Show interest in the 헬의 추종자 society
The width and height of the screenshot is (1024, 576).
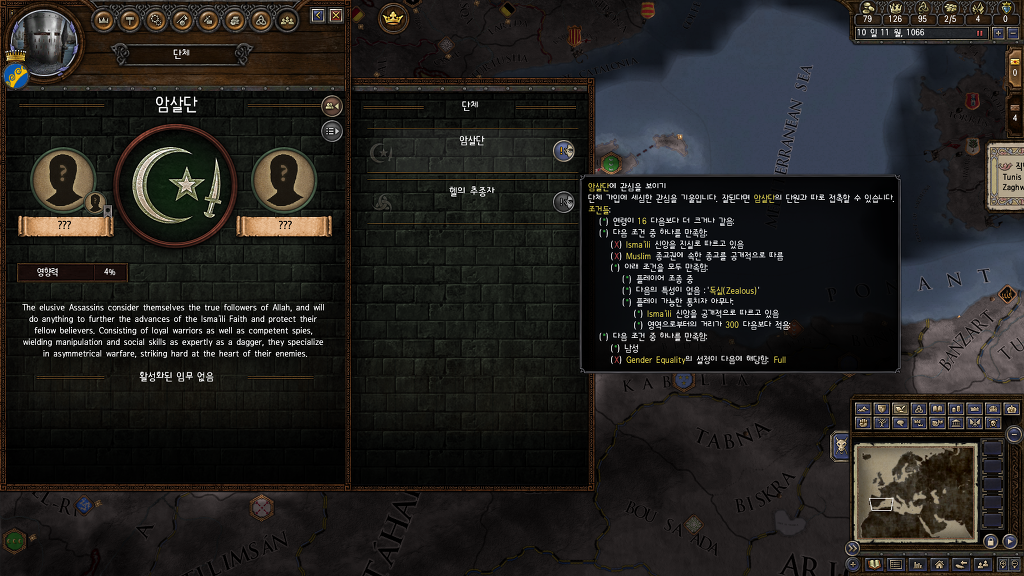tap(563, 201)
